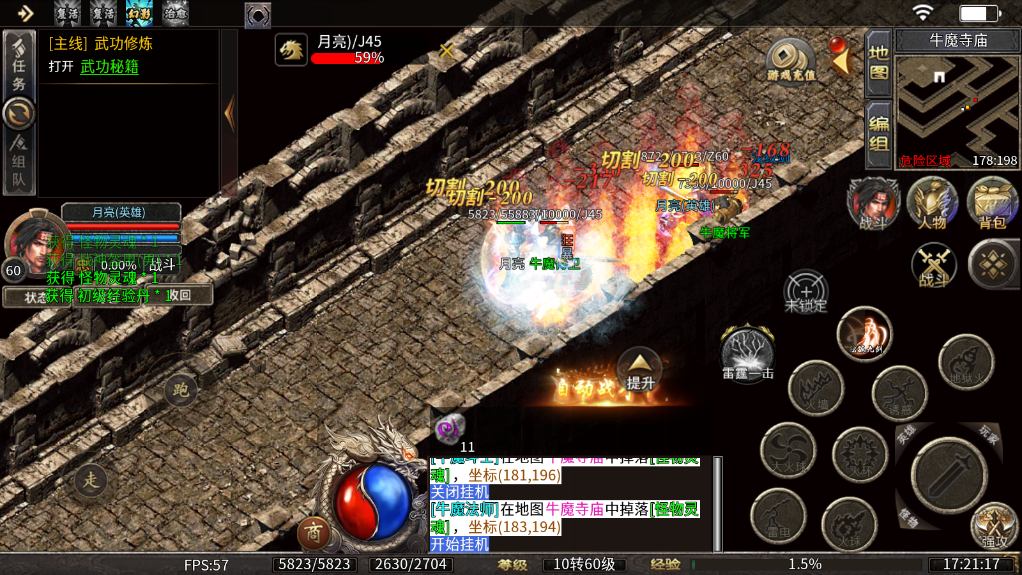Open the 武功秘籍 quest link
Viewport: 1022px width, 575px height.
pos(109,67)
